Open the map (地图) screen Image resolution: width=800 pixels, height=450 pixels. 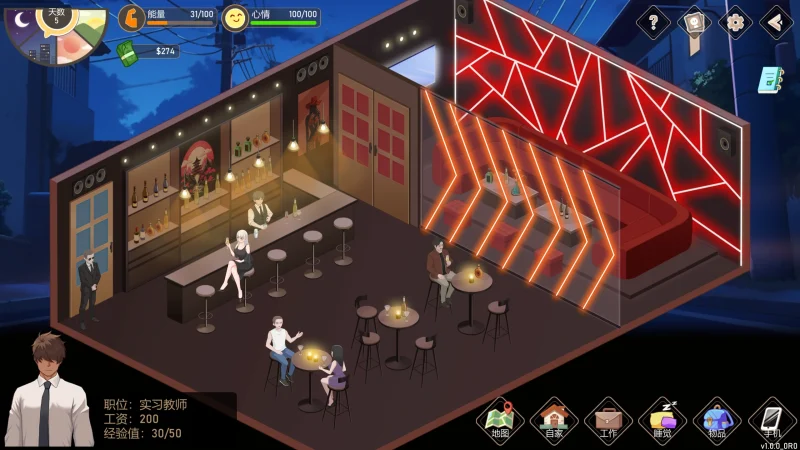click(500, 420)
